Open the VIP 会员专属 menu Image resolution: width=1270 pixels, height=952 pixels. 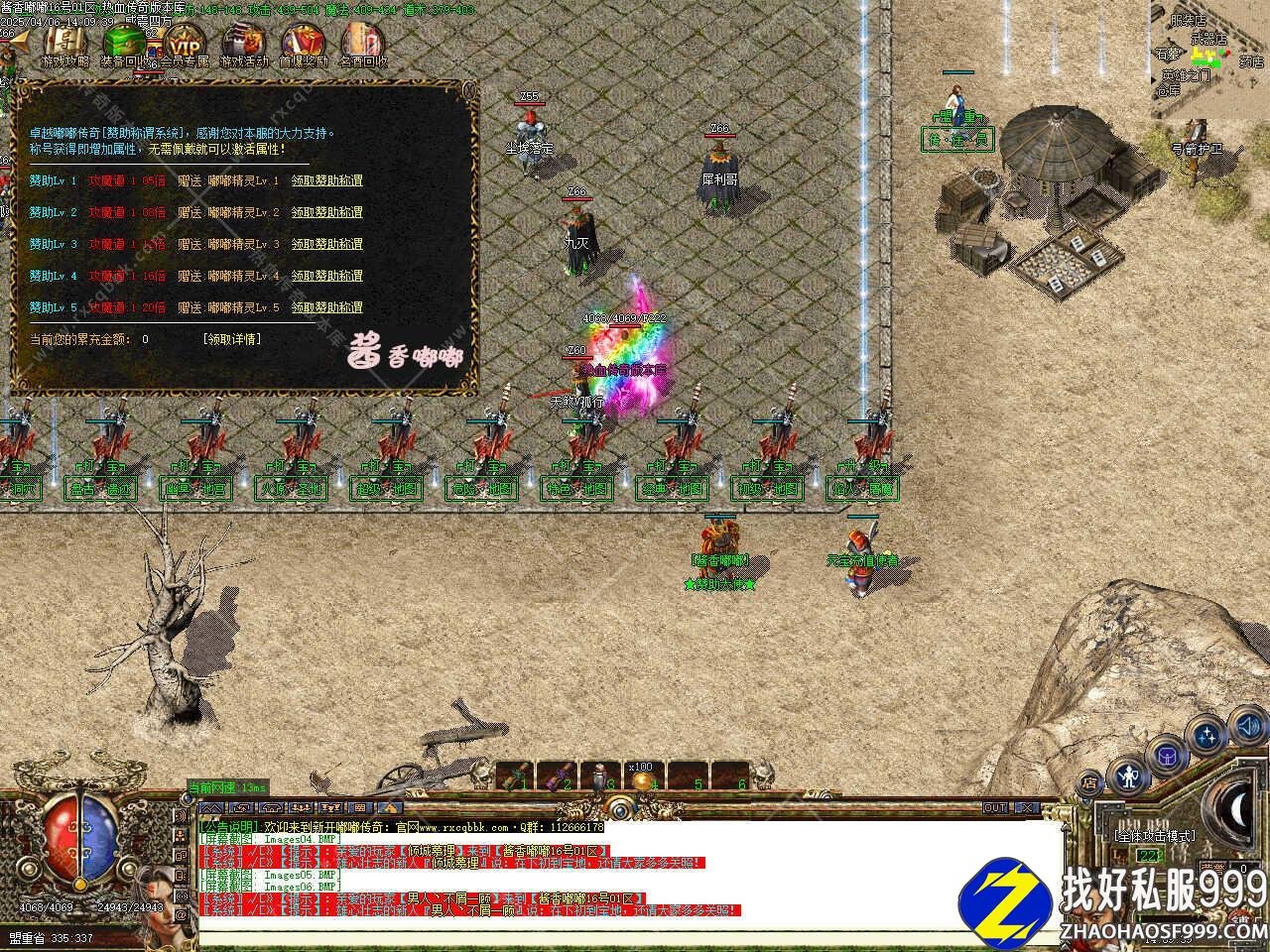coord(185,44)
